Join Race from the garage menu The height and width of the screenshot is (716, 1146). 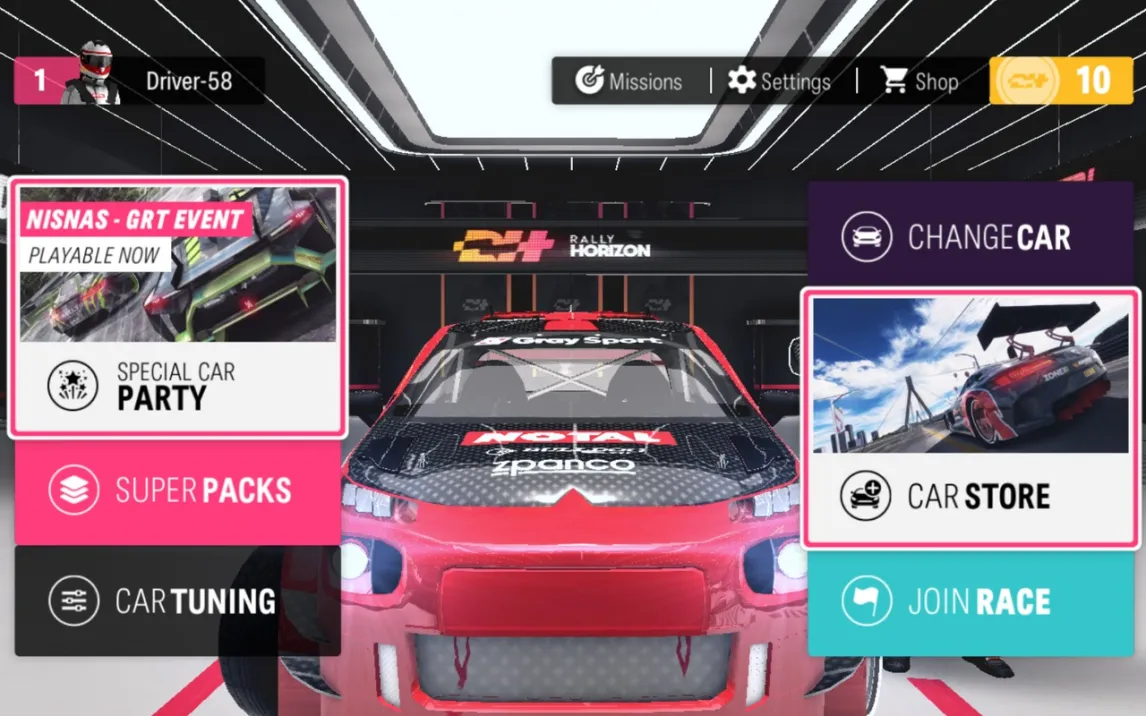970,602
